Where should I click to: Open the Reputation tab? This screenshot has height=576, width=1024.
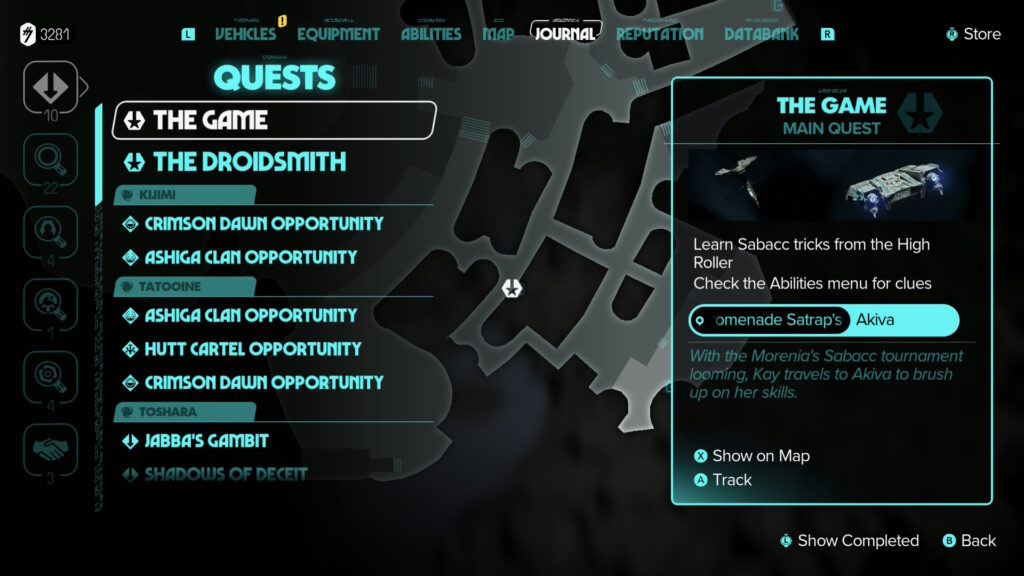click(659, 34)
